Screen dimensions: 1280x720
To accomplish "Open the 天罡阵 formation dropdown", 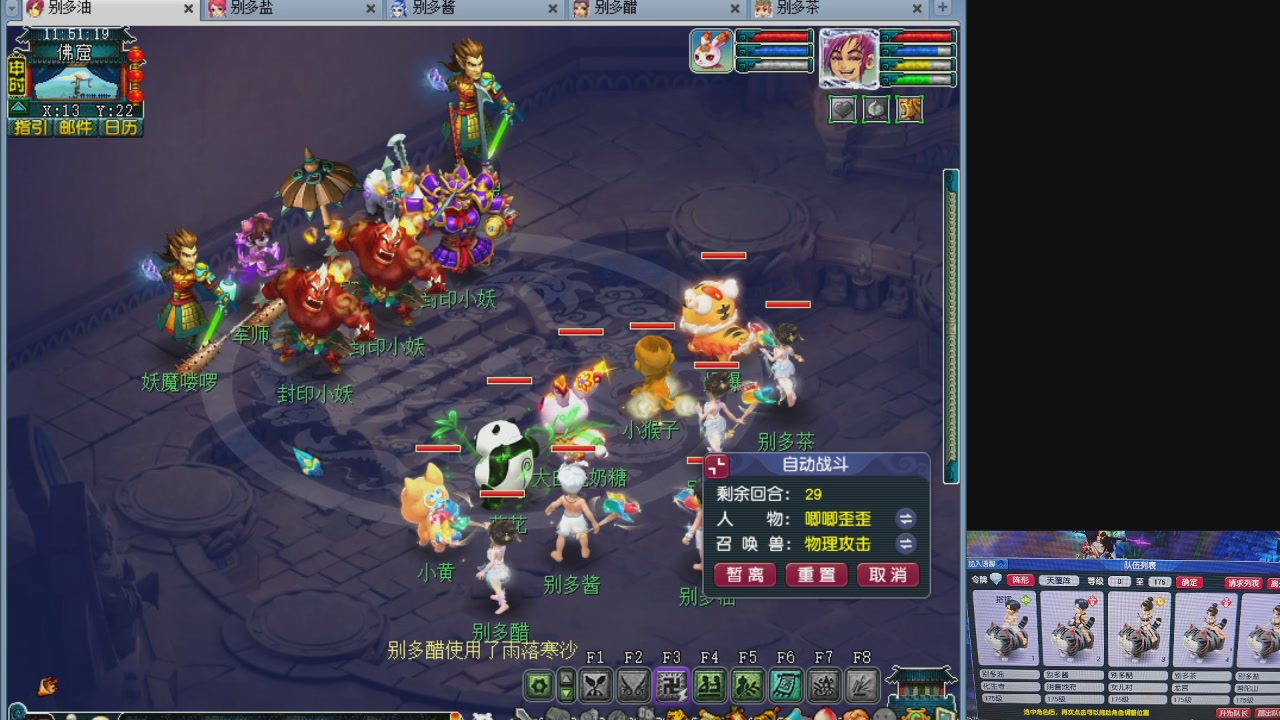I will pyautogui.click(x=1058, y=582).
